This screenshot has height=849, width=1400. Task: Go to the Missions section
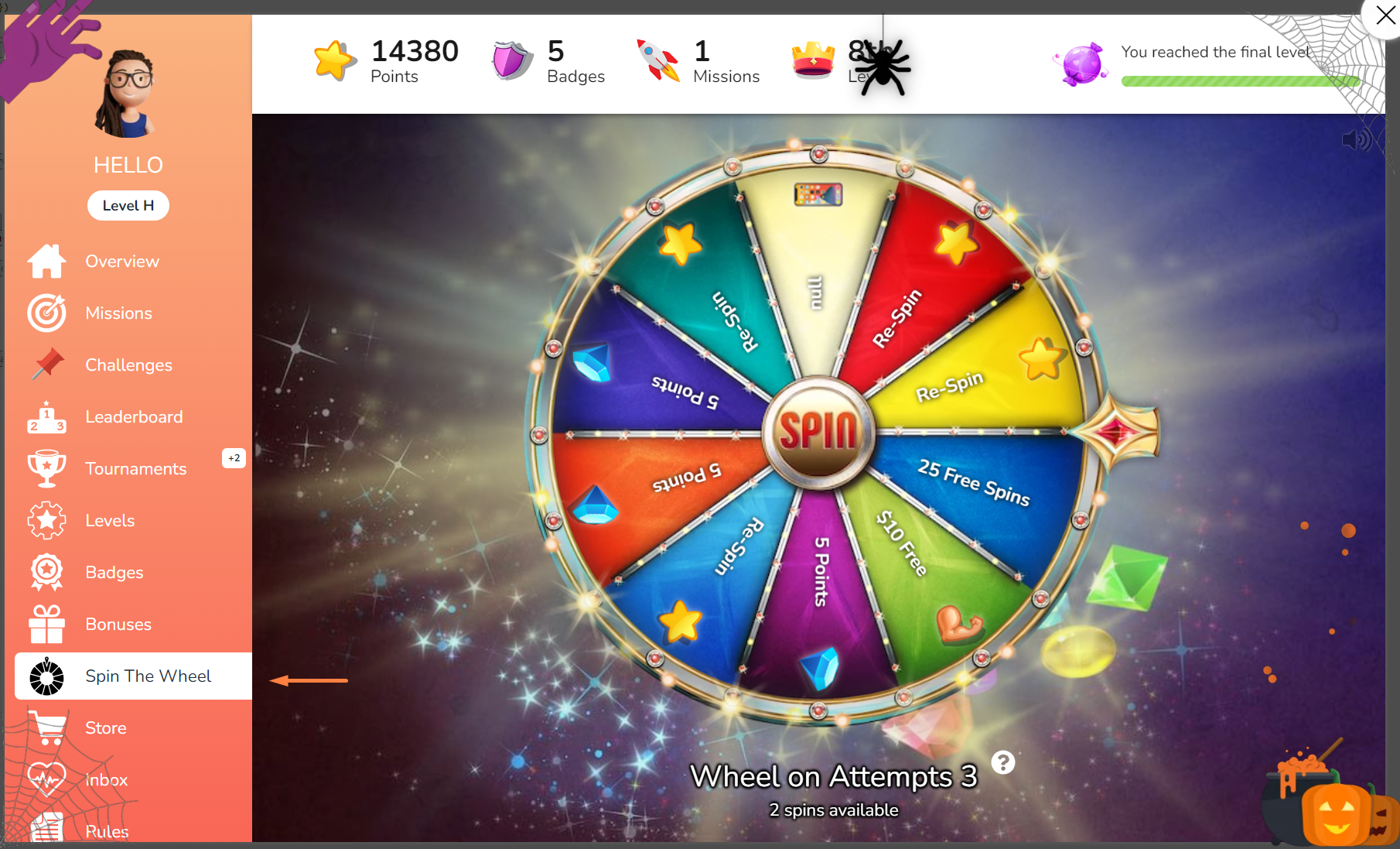click(118, 313)
